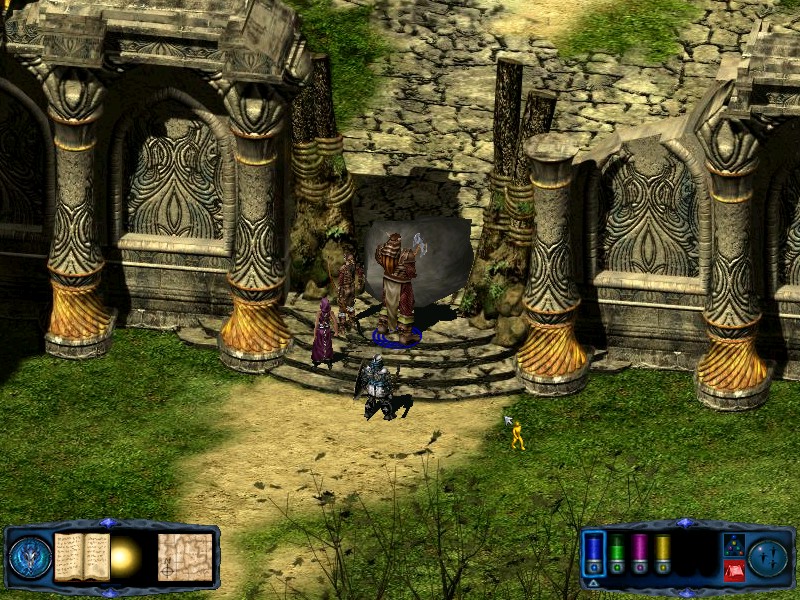Open the party formation gems icon
The image size is (800, 600).
pyautogui.click(x=733, y=545)
